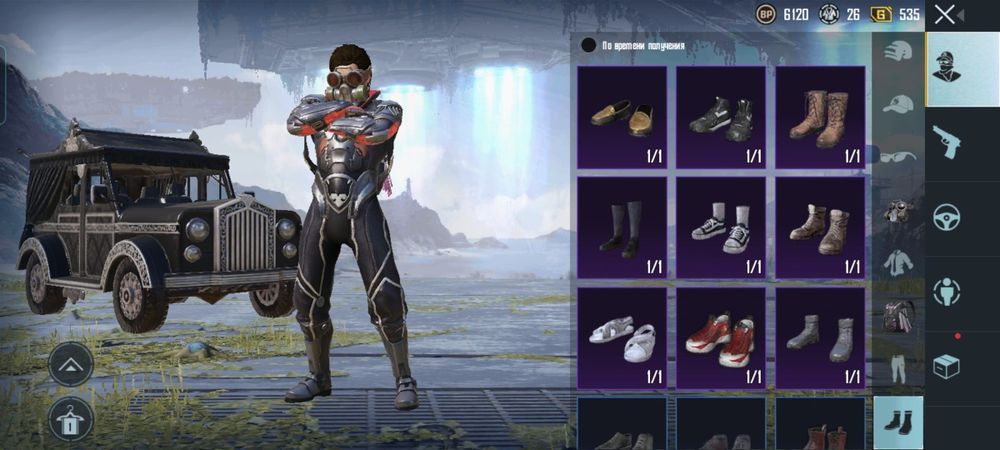Show the helmet headgear subcategory
The width and height of the screenshot is (1000, 450).
[898, 52]
